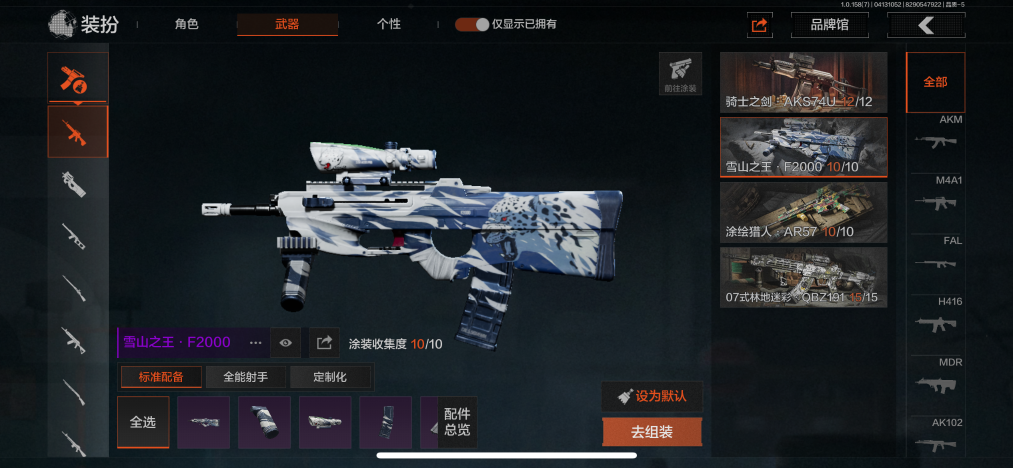The height and width of the screenshot is (468, 1013).
Task: Go to 前往涂装 paint screen
Action: [x=680, y=74]
